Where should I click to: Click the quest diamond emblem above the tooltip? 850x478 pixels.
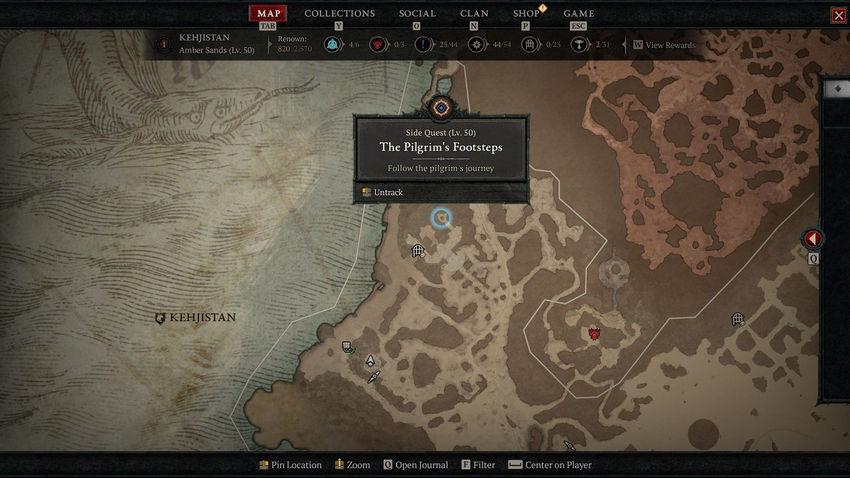pyautogui.click(x=441, y=107)
